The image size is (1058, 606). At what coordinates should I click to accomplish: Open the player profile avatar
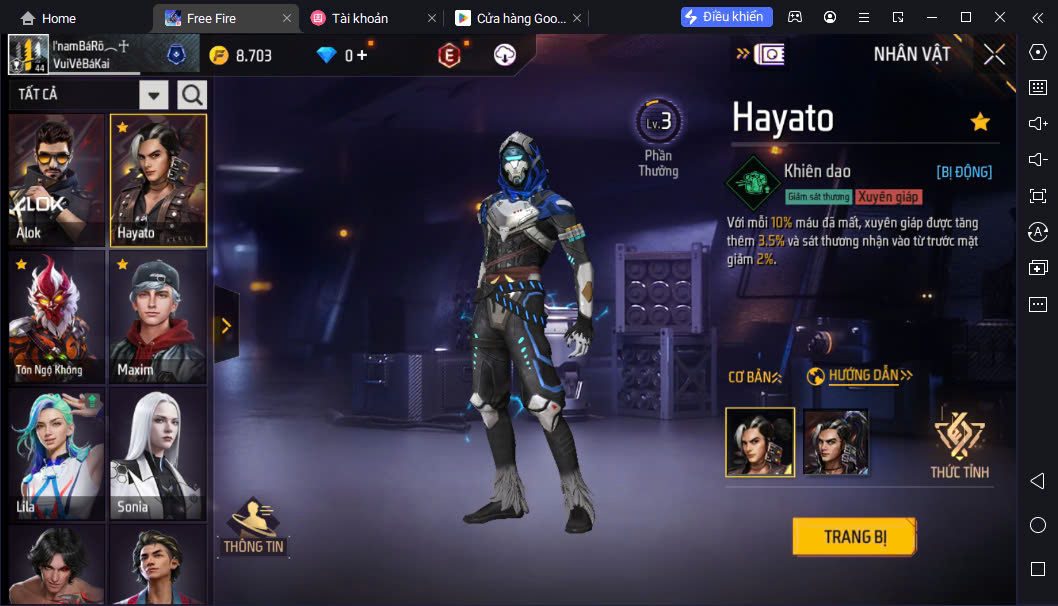[28, 55]
